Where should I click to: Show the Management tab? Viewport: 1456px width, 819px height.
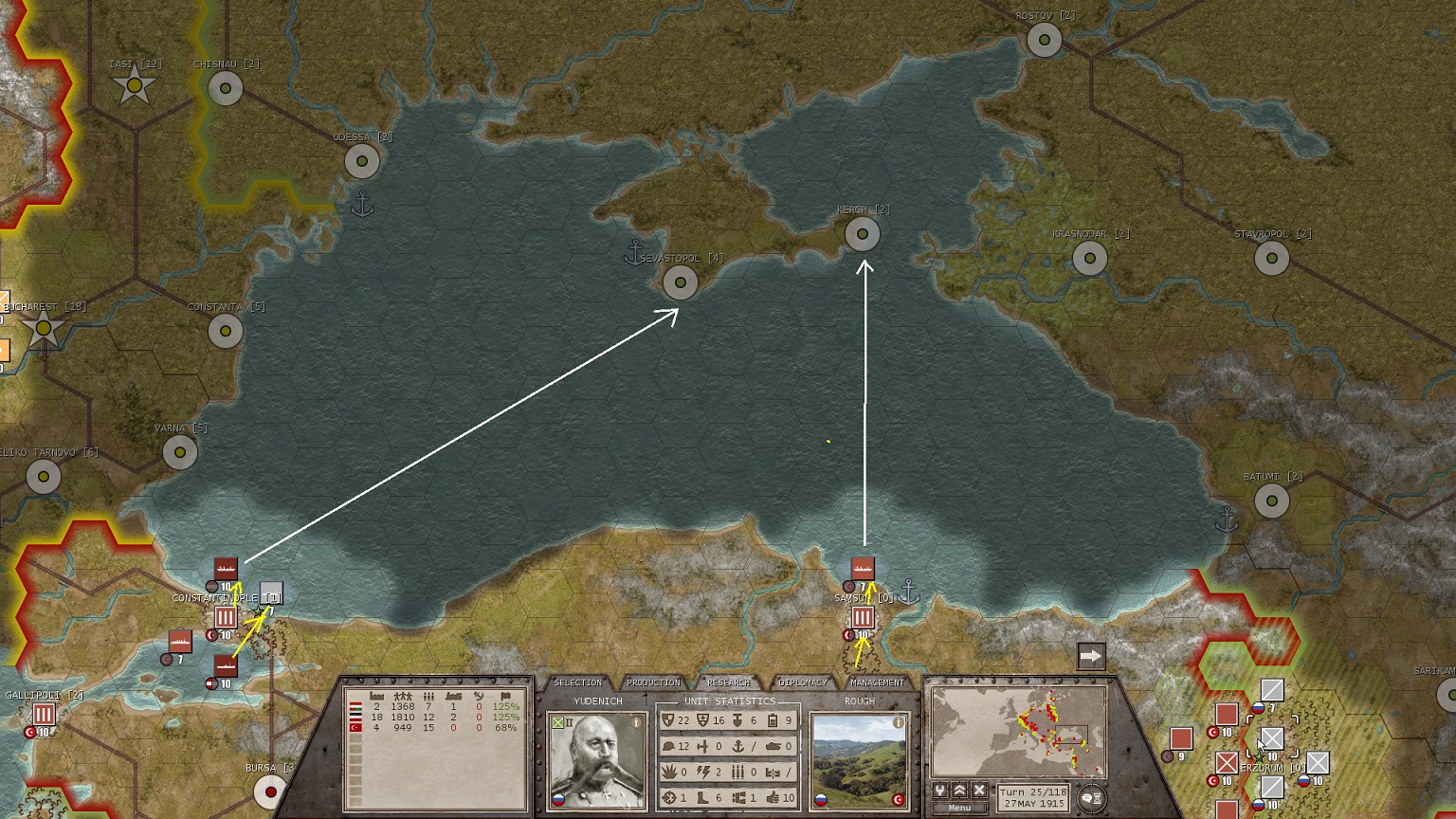[x=877, y=682]
